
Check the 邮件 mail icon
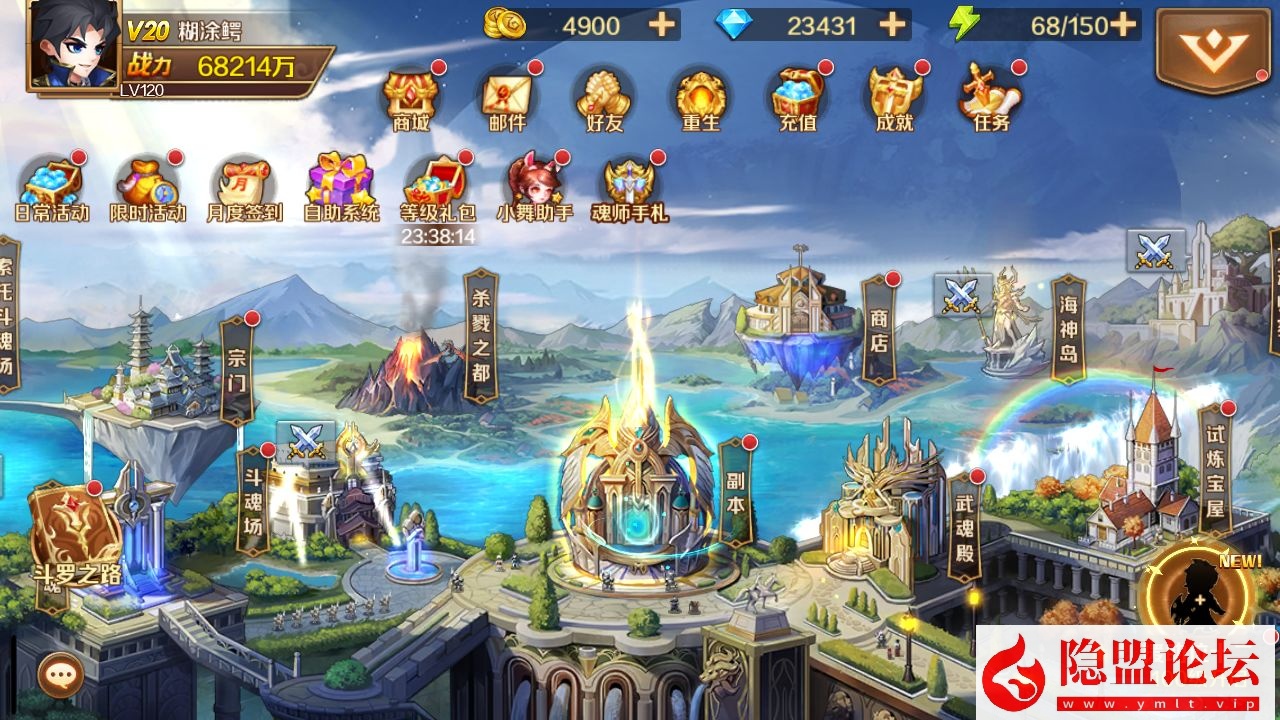pyautogui.click(x=507, y=100)
